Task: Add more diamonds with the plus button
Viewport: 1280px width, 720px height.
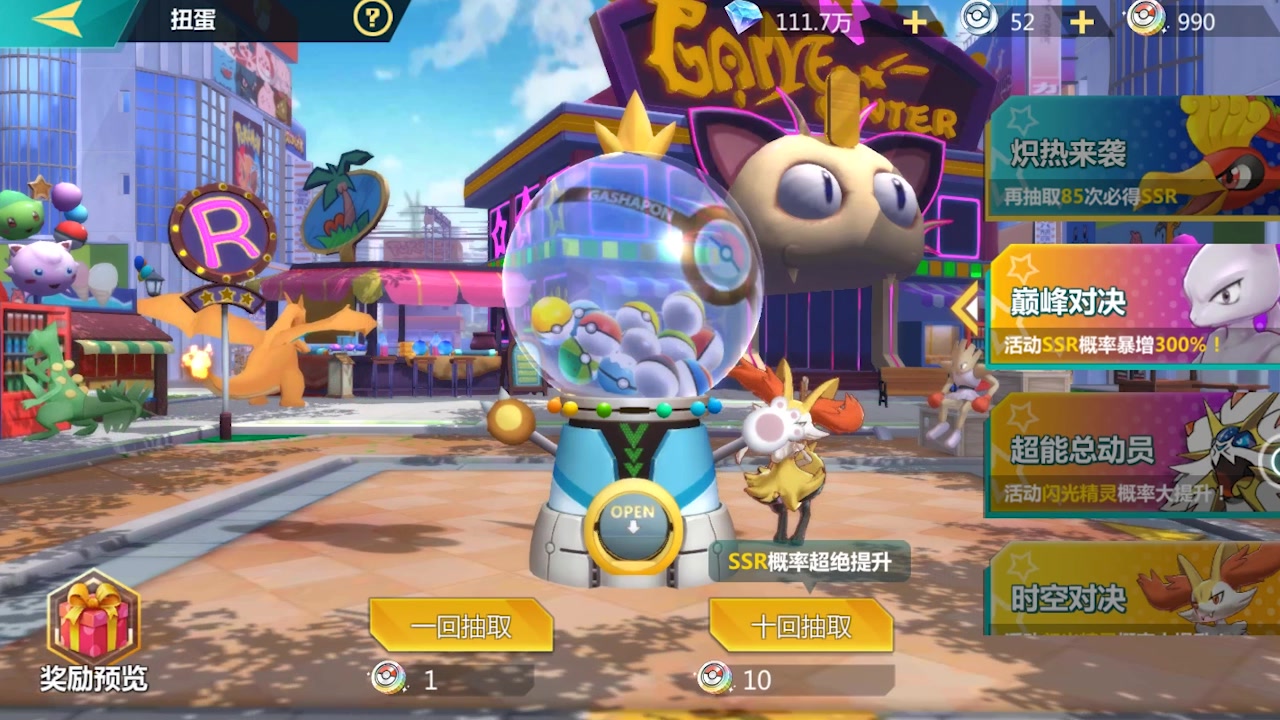Action: [x=915, y=22]
